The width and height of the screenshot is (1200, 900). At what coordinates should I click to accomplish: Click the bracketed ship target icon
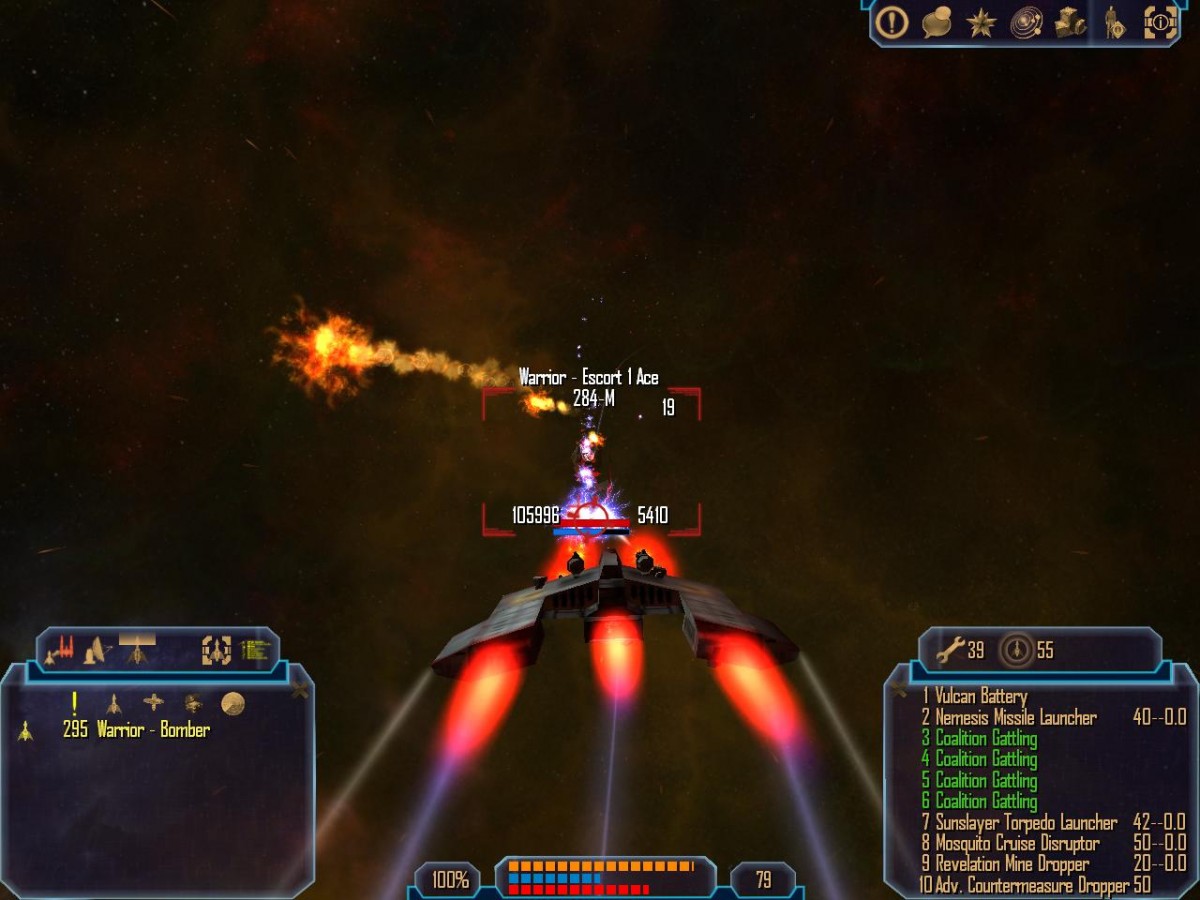tap(216, 651)
